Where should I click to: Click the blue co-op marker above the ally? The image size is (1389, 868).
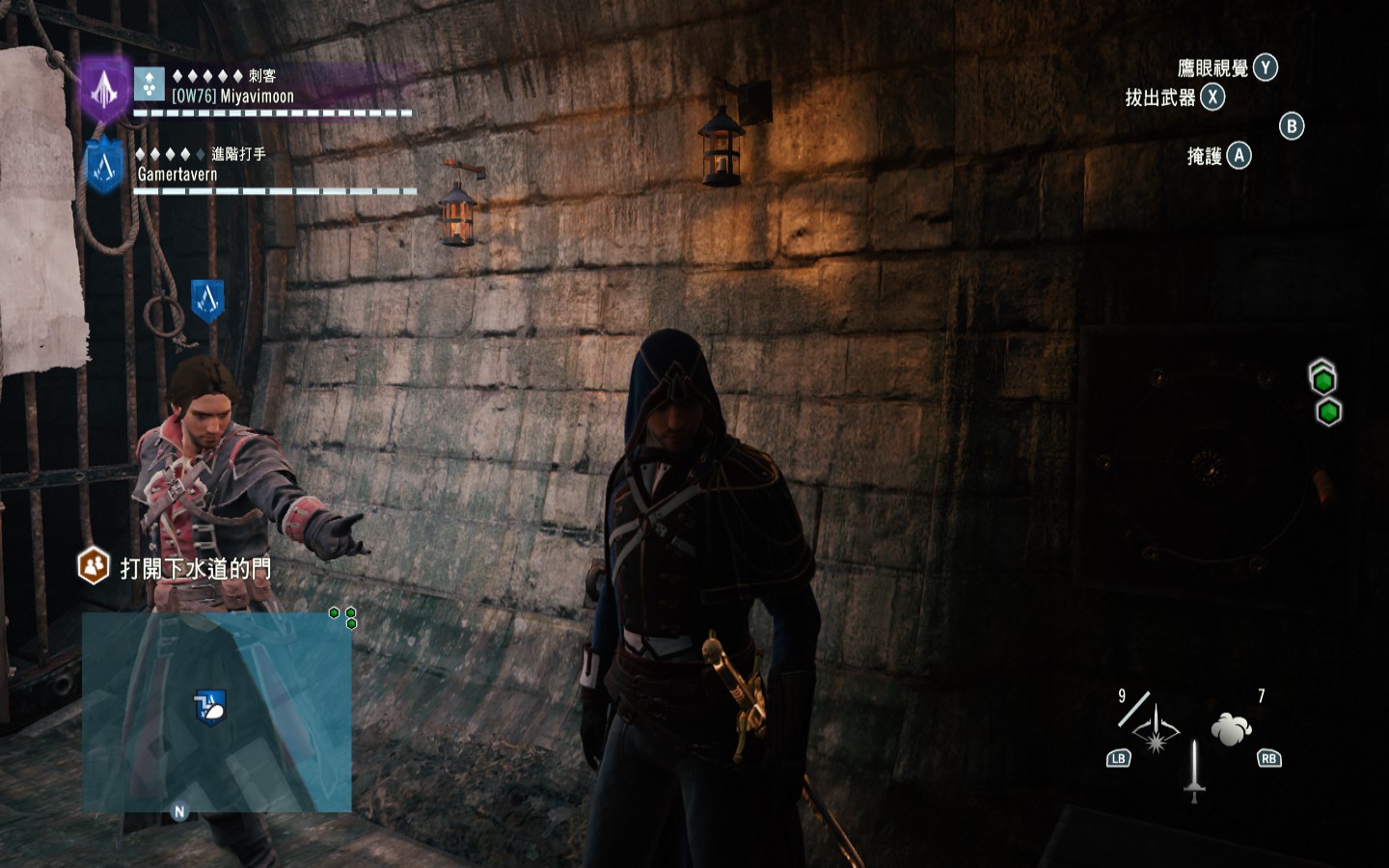tap(207, 301)
